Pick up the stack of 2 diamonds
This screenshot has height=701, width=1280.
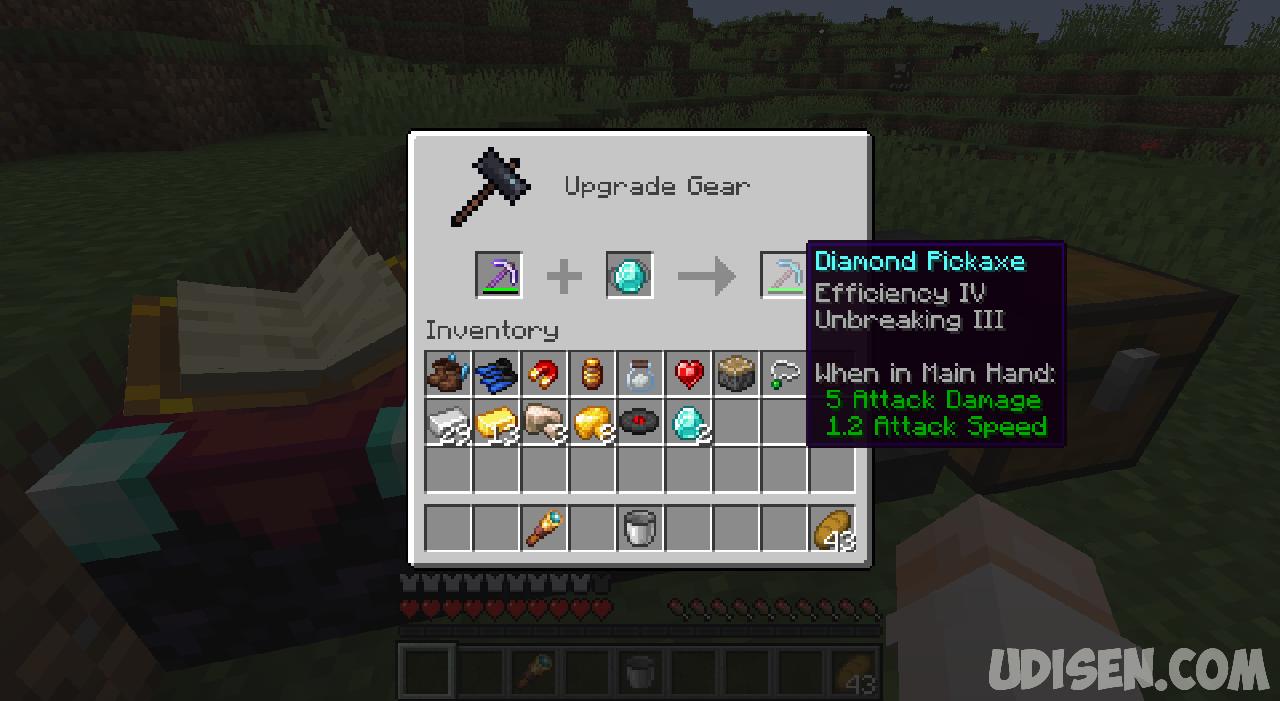(688, 422)
